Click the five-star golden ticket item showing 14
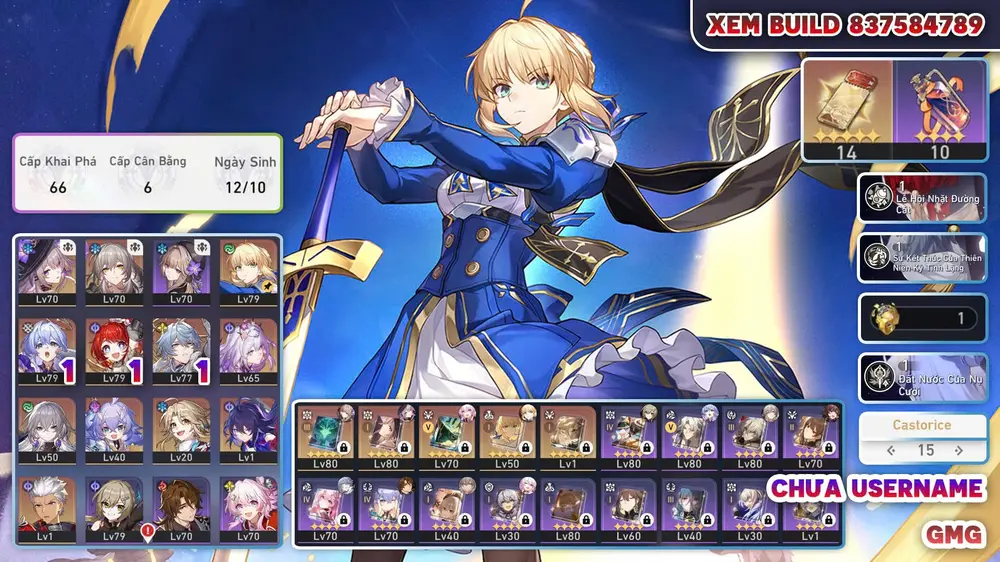This screenshot has height=562, width=1000. [847, 109]
